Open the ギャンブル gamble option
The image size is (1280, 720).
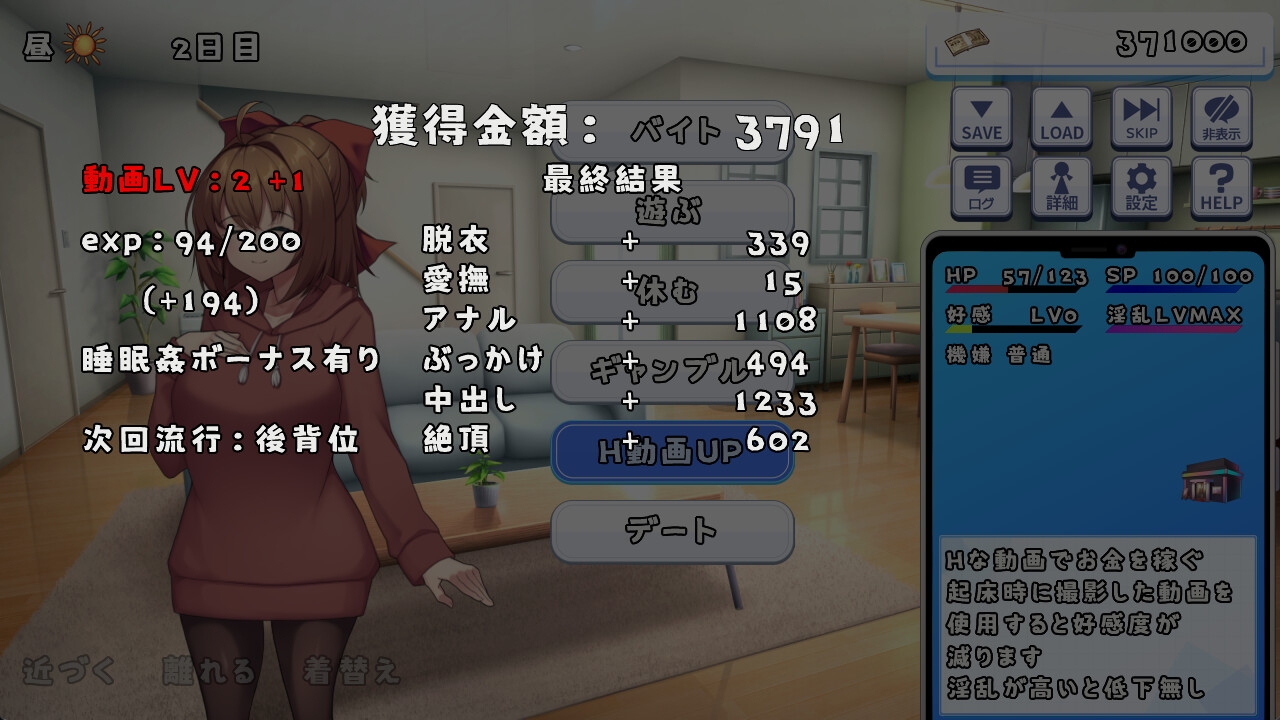672,371
